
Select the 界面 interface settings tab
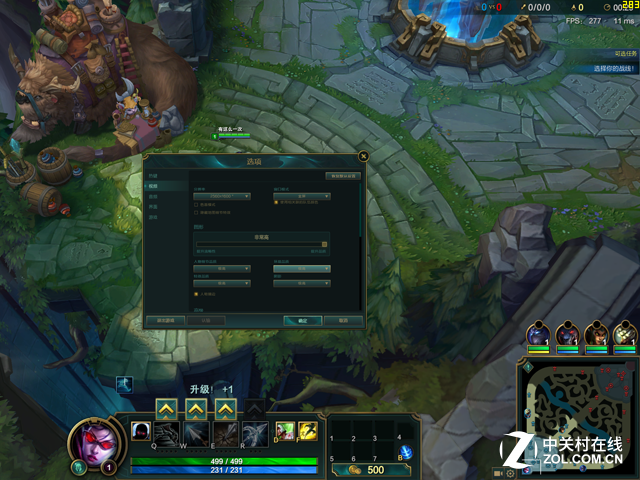tap(154, 206)
